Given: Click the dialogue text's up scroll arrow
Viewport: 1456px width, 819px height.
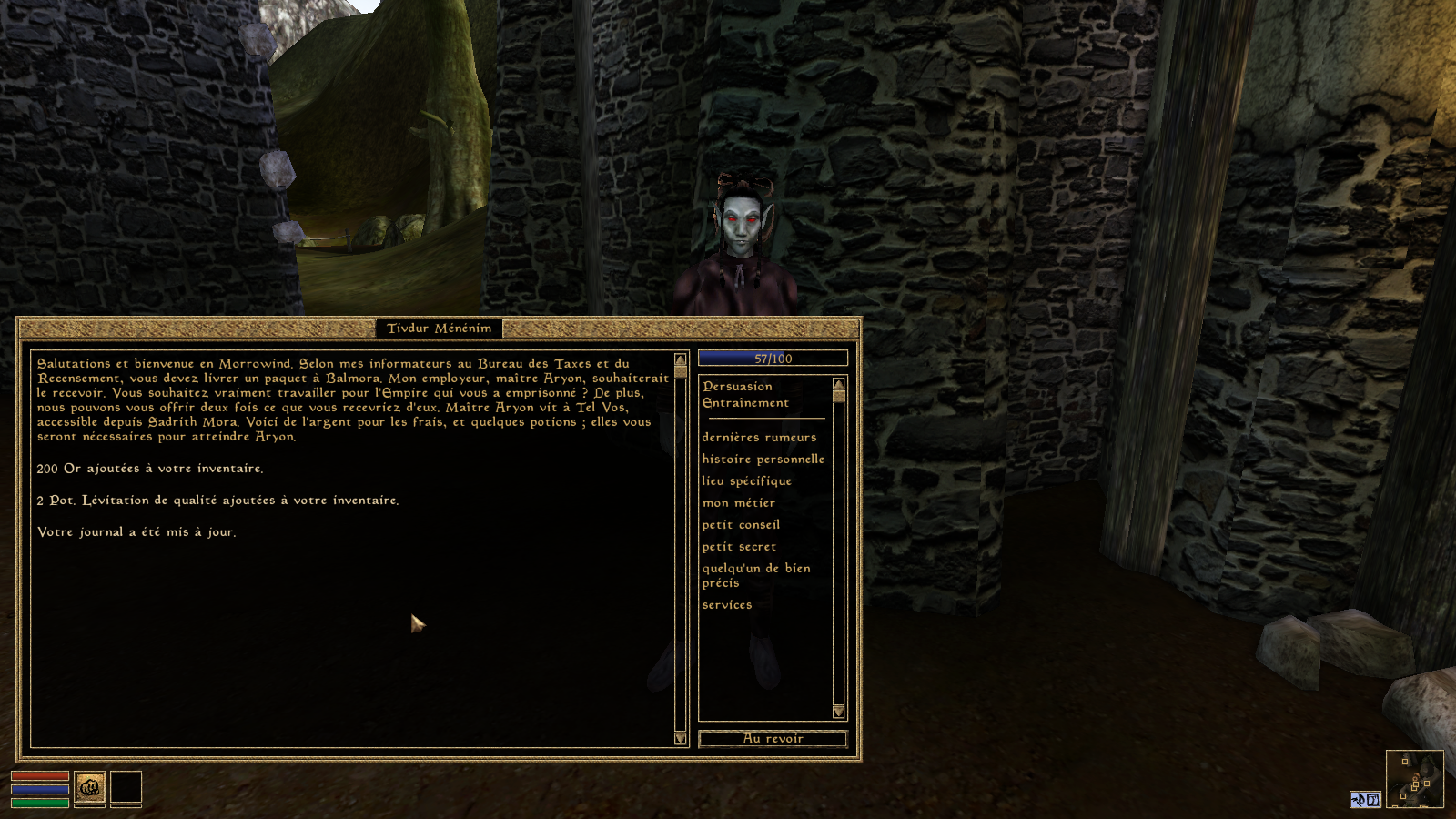Looking at the screenshot, I should tap(680, 360).
